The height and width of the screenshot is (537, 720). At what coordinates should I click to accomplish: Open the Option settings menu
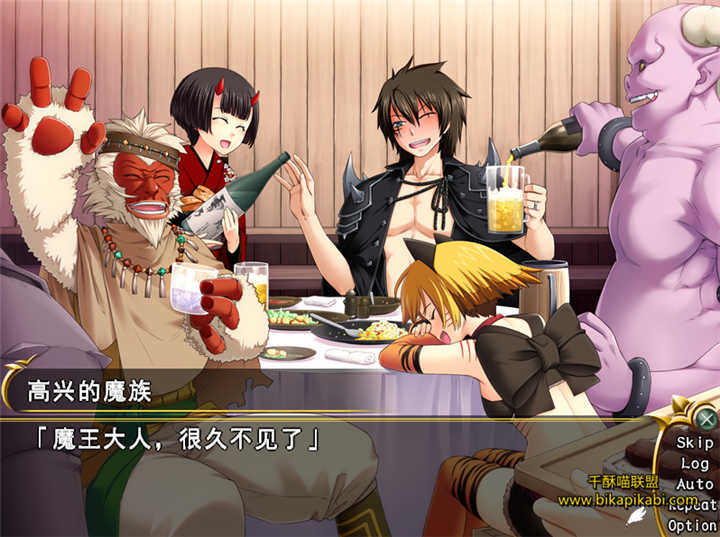point(692,525)
